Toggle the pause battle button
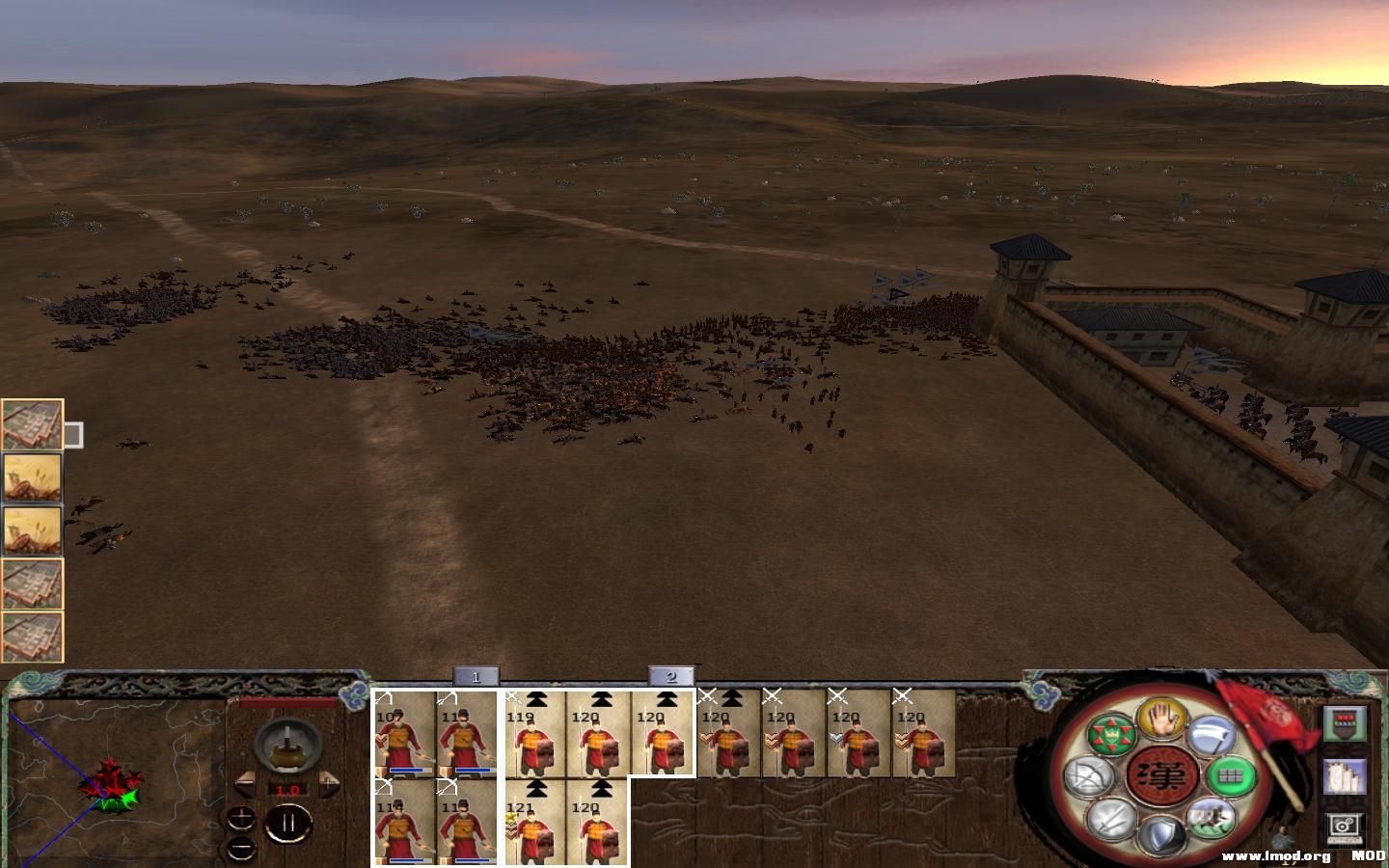 288,823
